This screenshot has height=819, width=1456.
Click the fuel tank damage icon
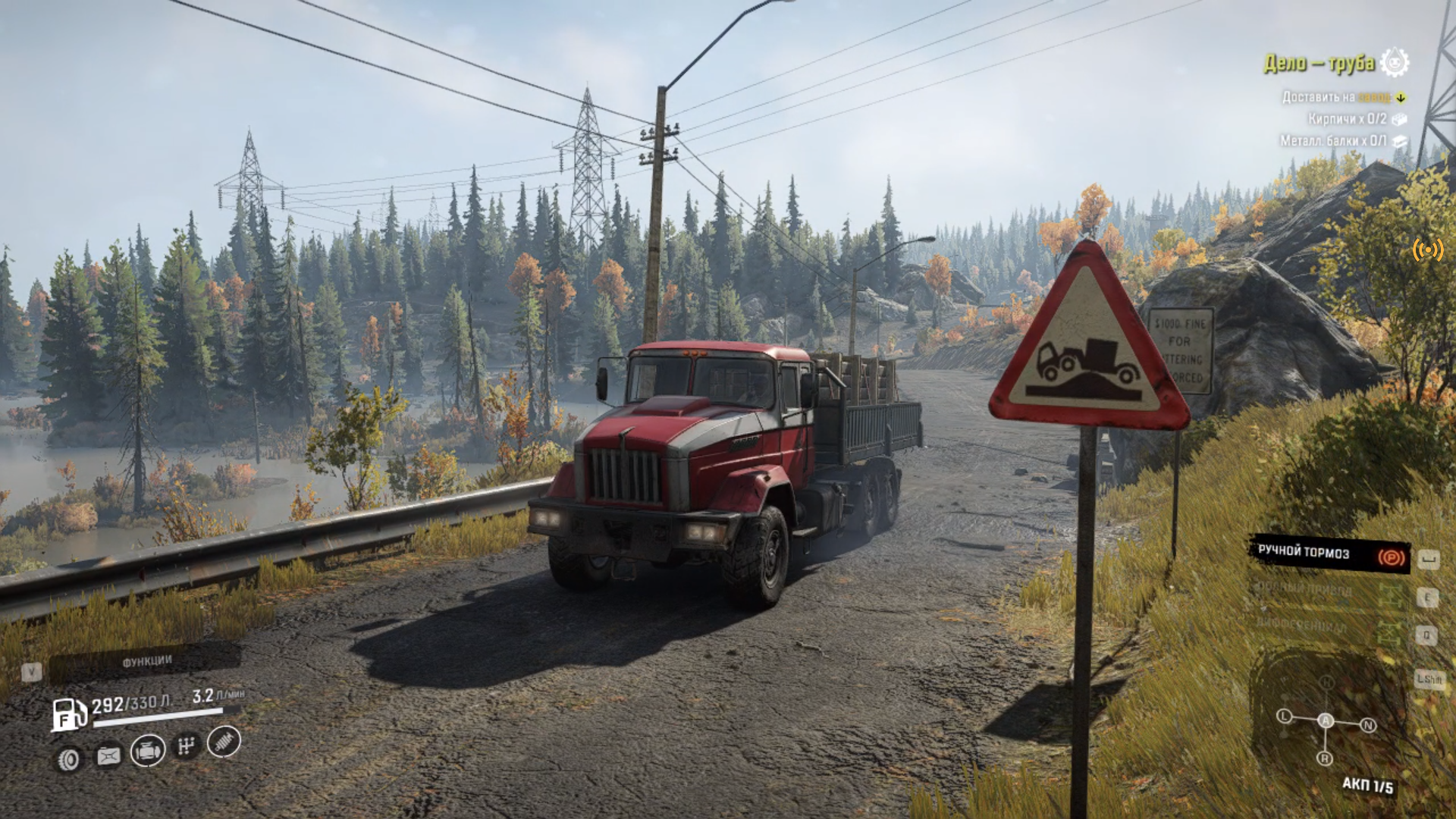tap(108, 755)
